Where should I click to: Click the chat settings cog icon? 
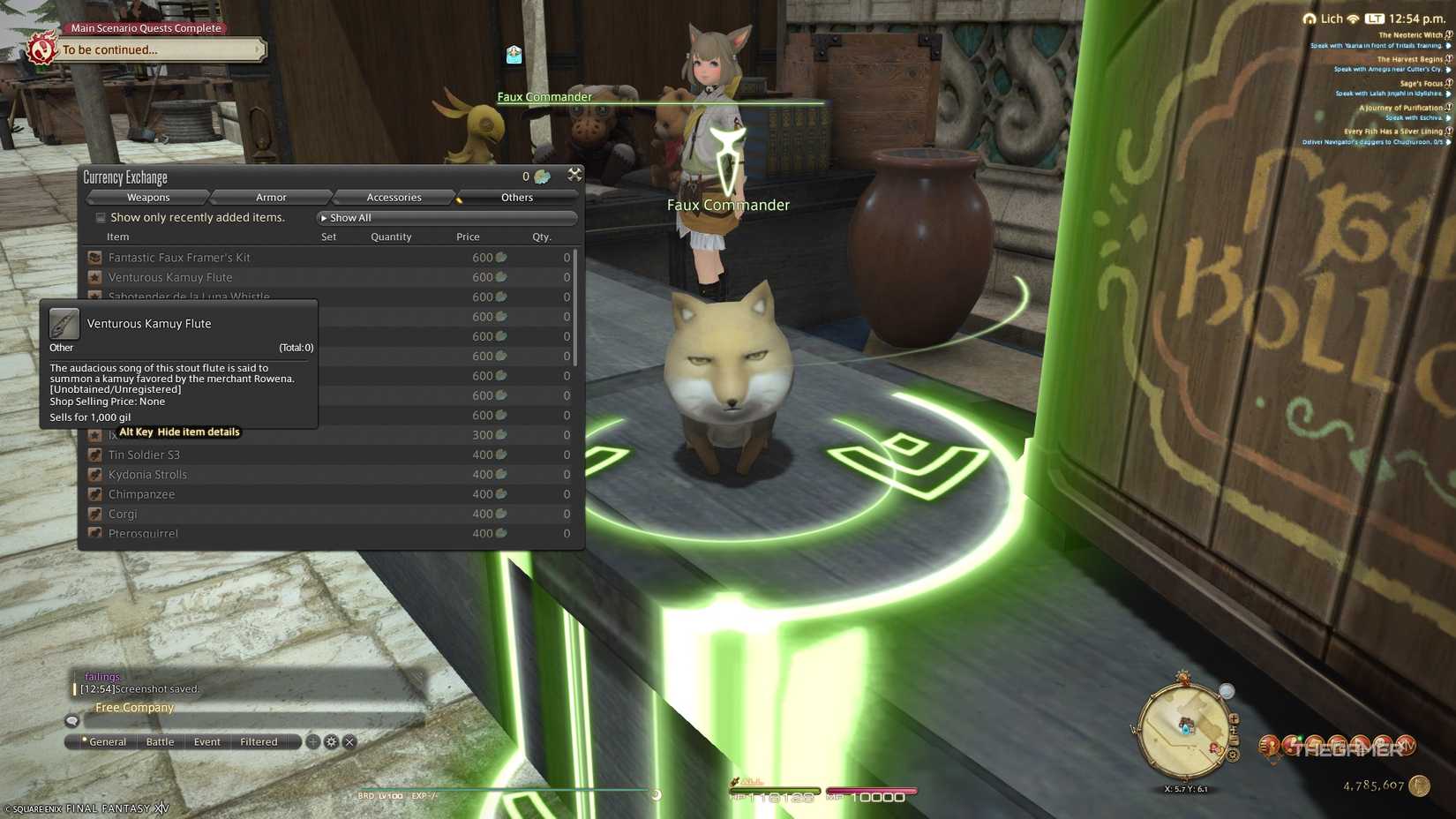click(330, 741)
